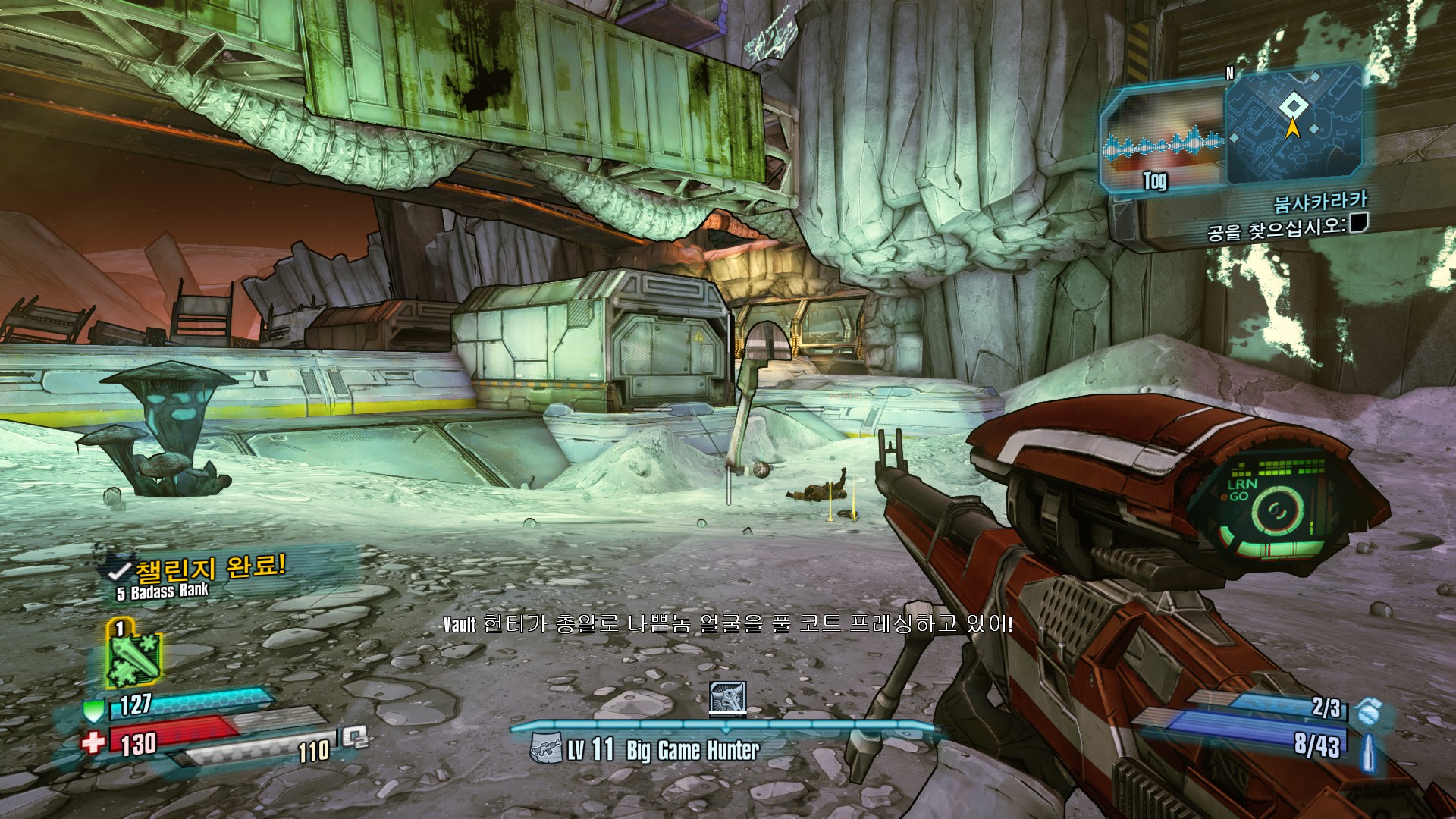Open the minimap in the corner
The image size is (1456, 819).
click(1292, 126)
